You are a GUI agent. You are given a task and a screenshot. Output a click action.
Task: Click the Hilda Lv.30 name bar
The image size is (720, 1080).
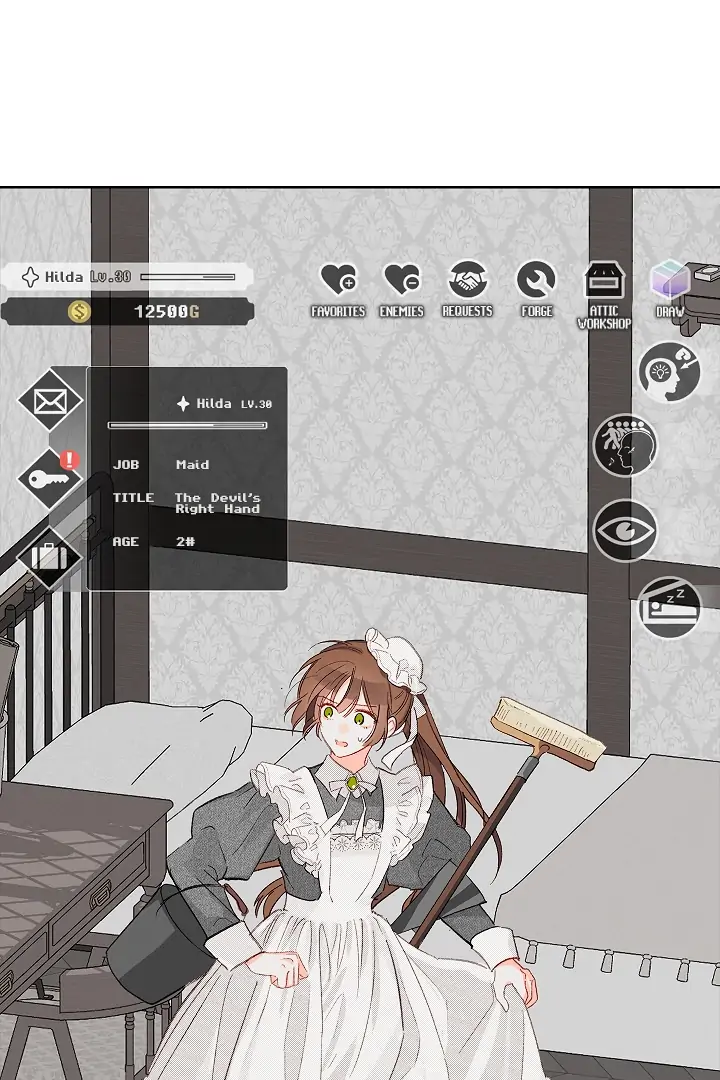[x=126, y=277]
